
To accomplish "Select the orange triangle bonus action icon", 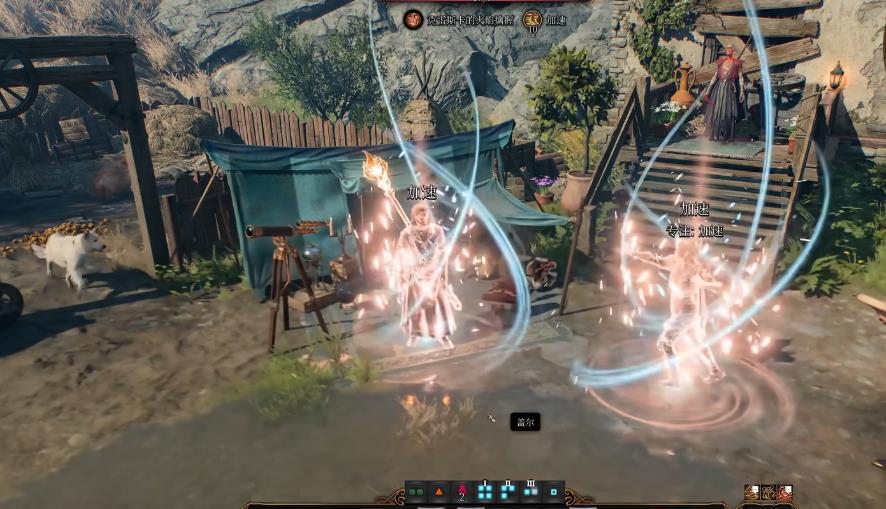I will 439,492.
